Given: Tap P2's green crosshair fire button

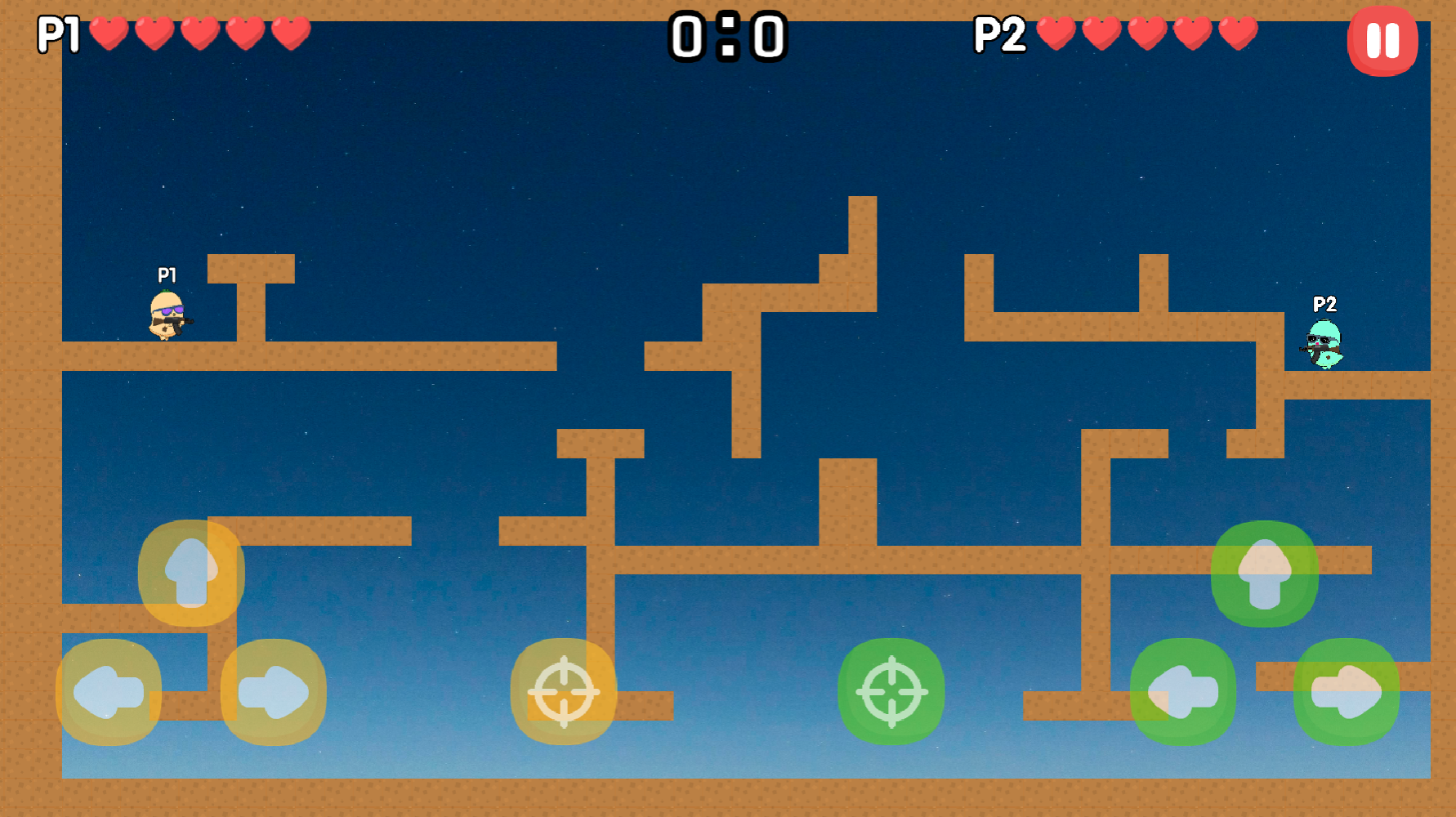Looking at the screenshot, I should pyautogui.click(x=890, y=693).
